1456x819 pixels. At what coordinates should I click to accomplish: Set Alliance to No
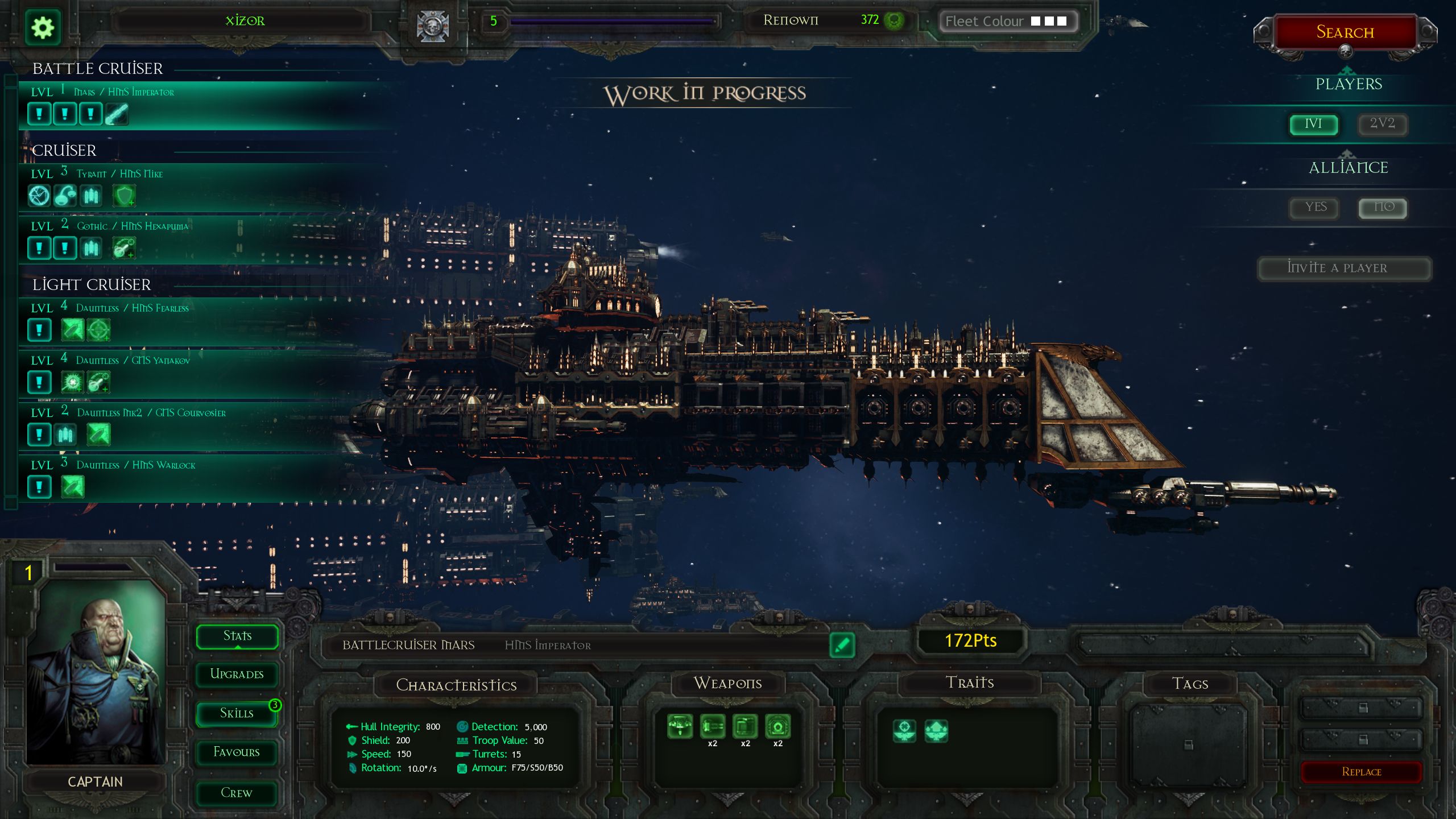[1383, 208]
